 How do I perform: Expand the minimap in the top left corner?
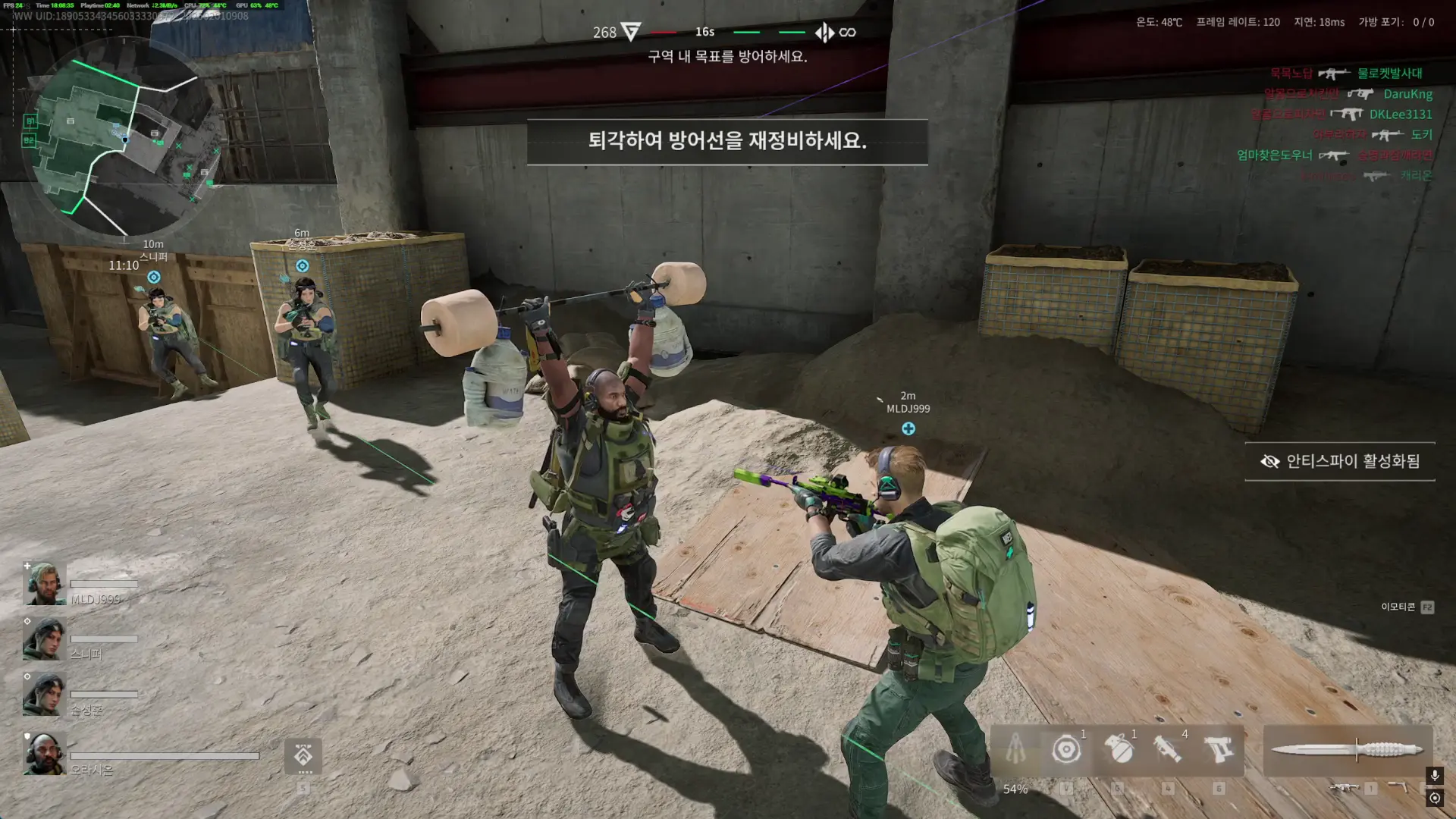pyautogui.click(x=125, y=133)
